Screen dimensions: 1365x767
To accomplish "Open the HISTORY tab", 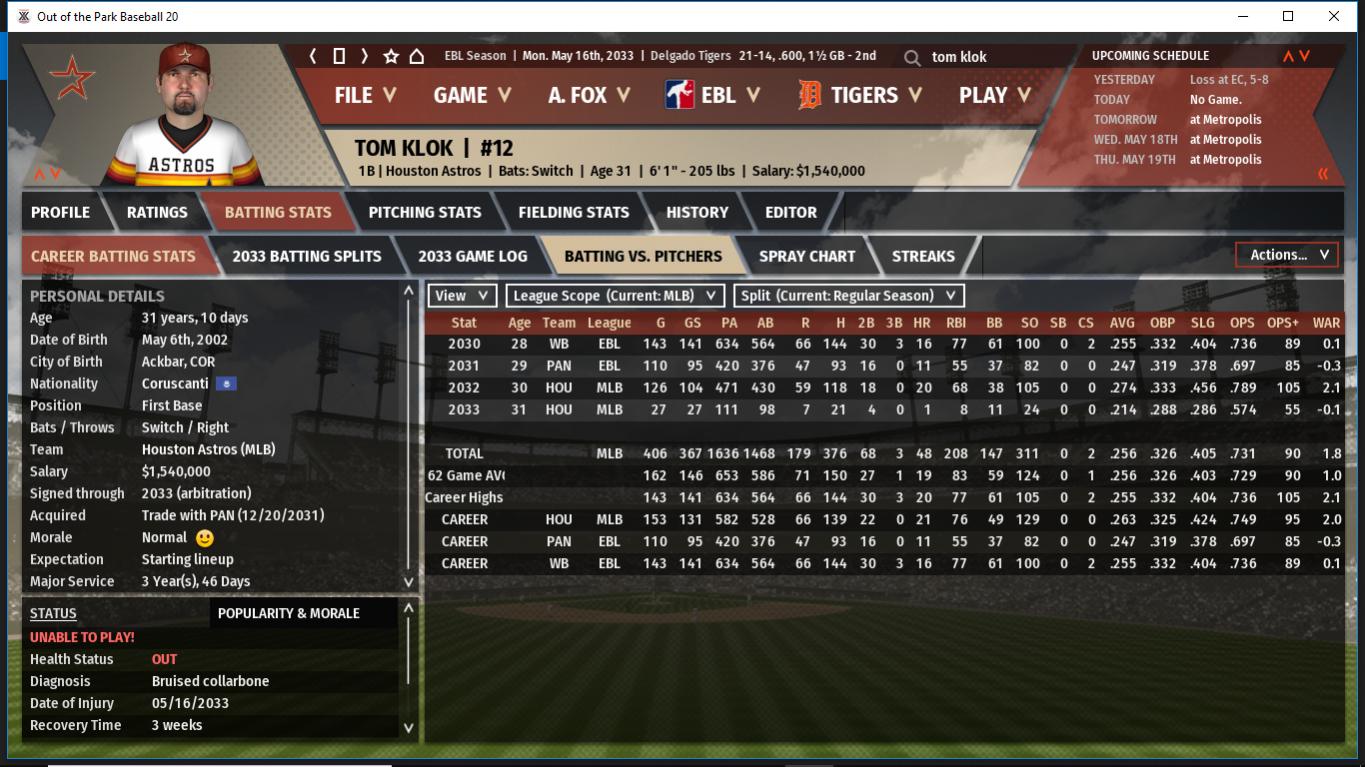I will tap(697, 212).
